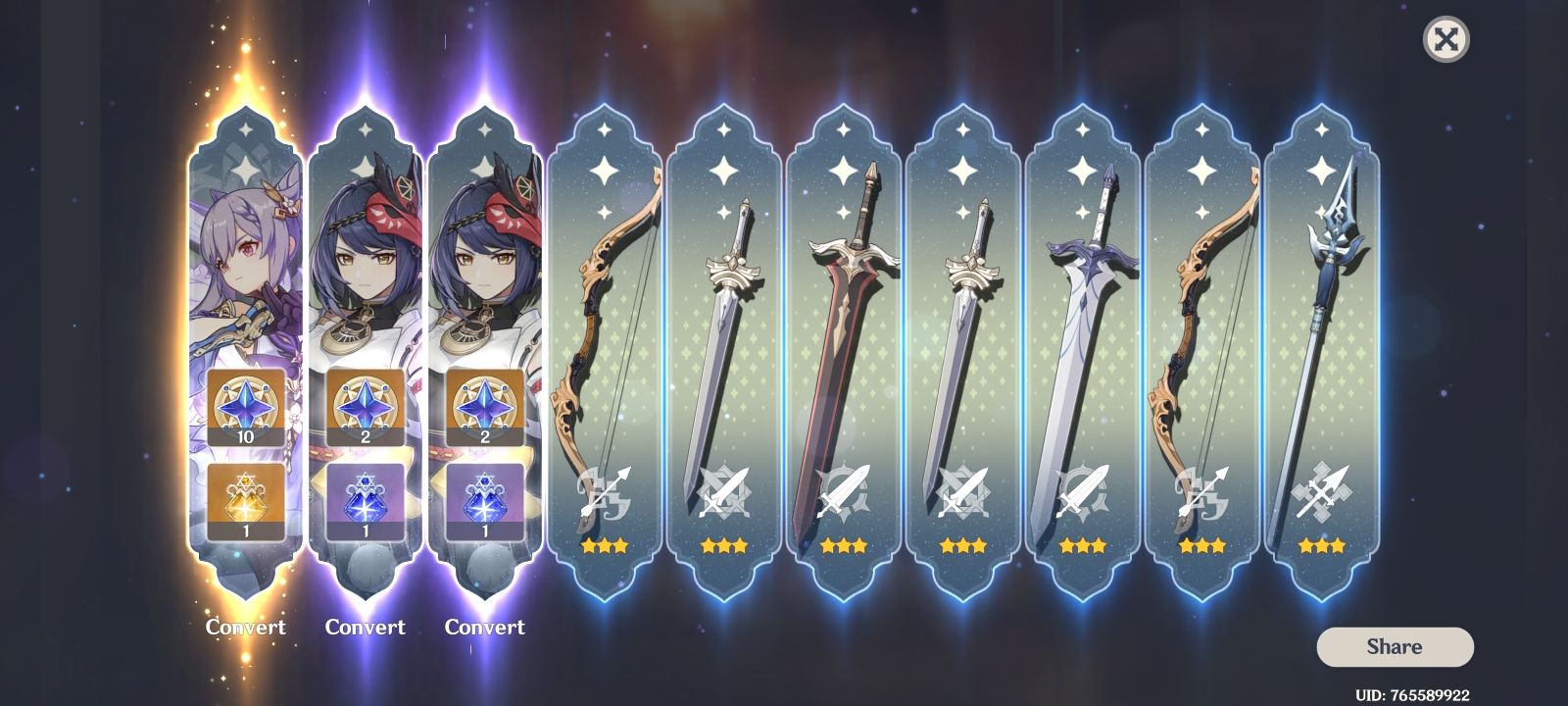This screenshot has height=706, width=1568.
Task: Click the Share button
Action: click(x=1394, y=646)
